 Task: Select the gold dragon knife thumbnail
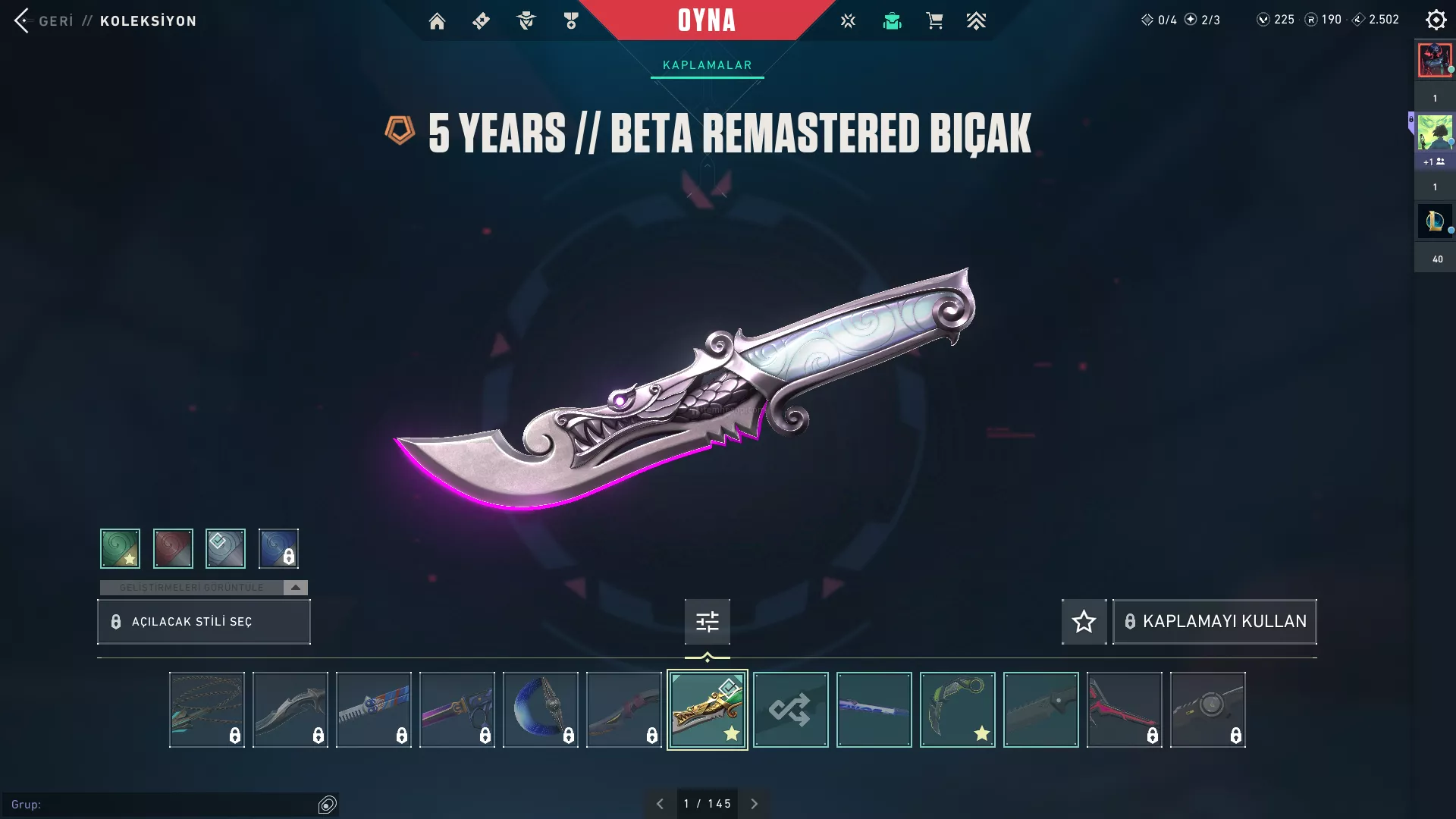pyautogui.click(x=707, y=710)
